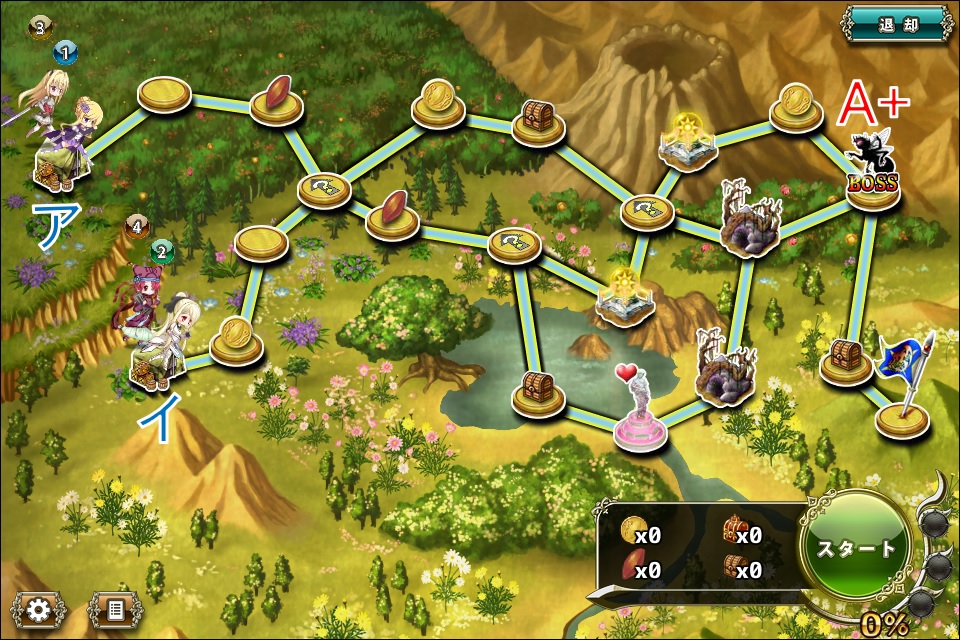Screen dimensions: 960x640
Task: Open the gear settings menu
Action: click(39, 608)
